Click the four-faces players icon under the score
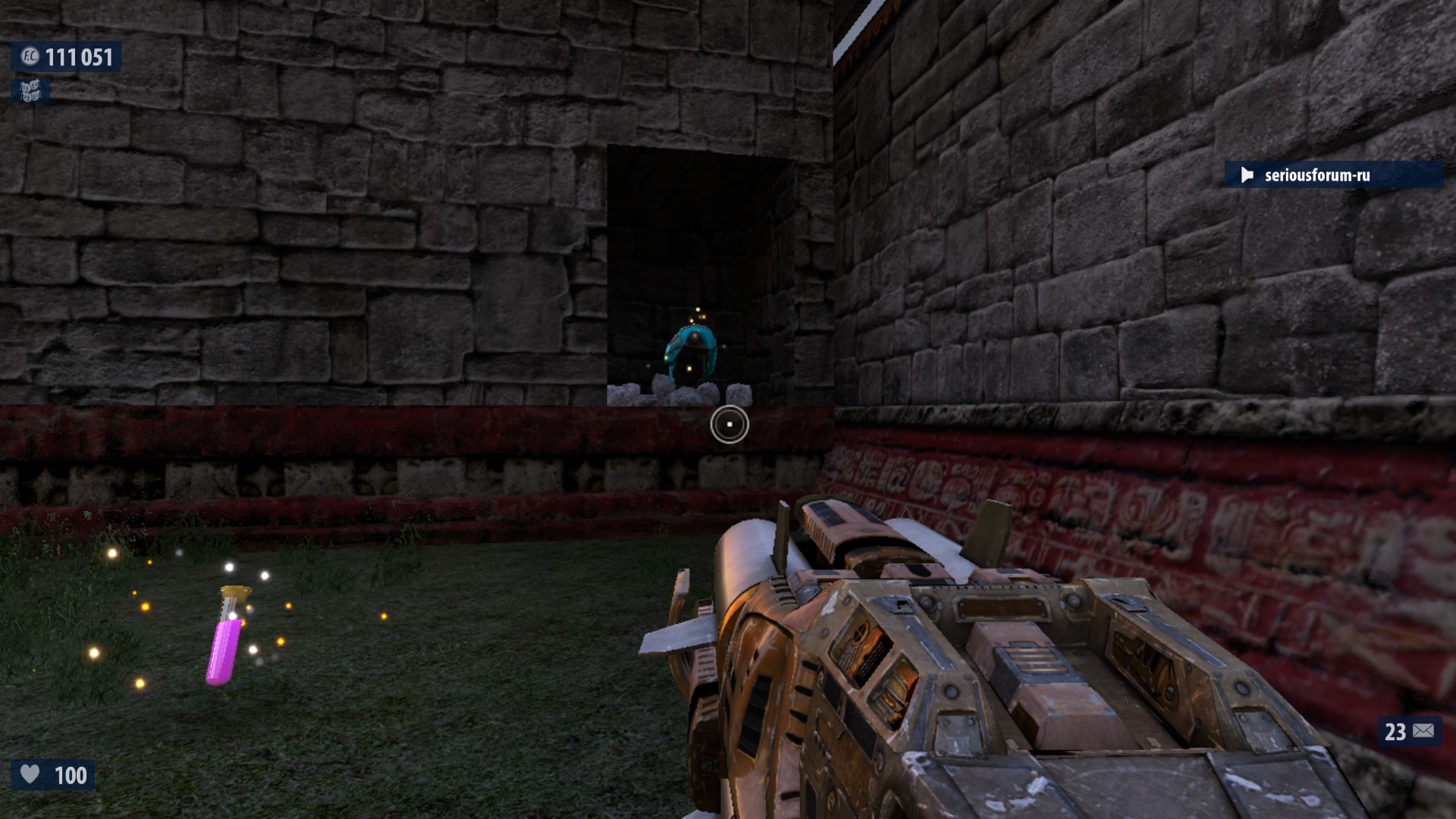Screen dimensions: 1456x819 [30, 92]
